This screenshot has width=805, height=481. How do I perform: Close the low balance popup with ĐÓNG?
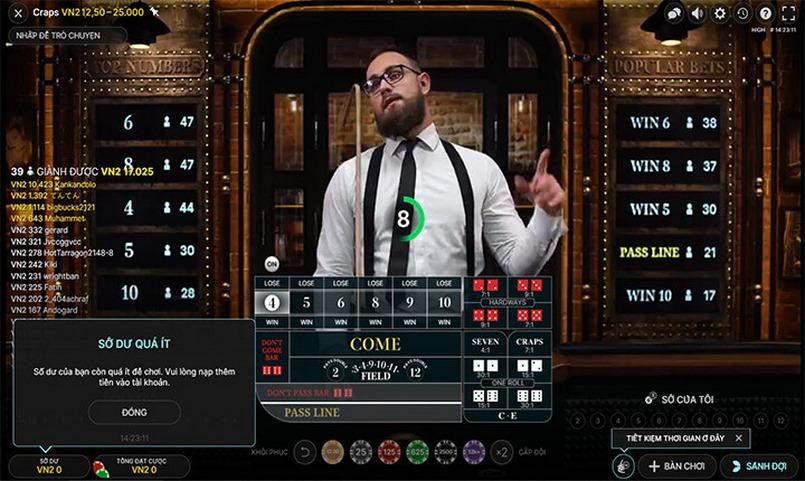[134, 412]
